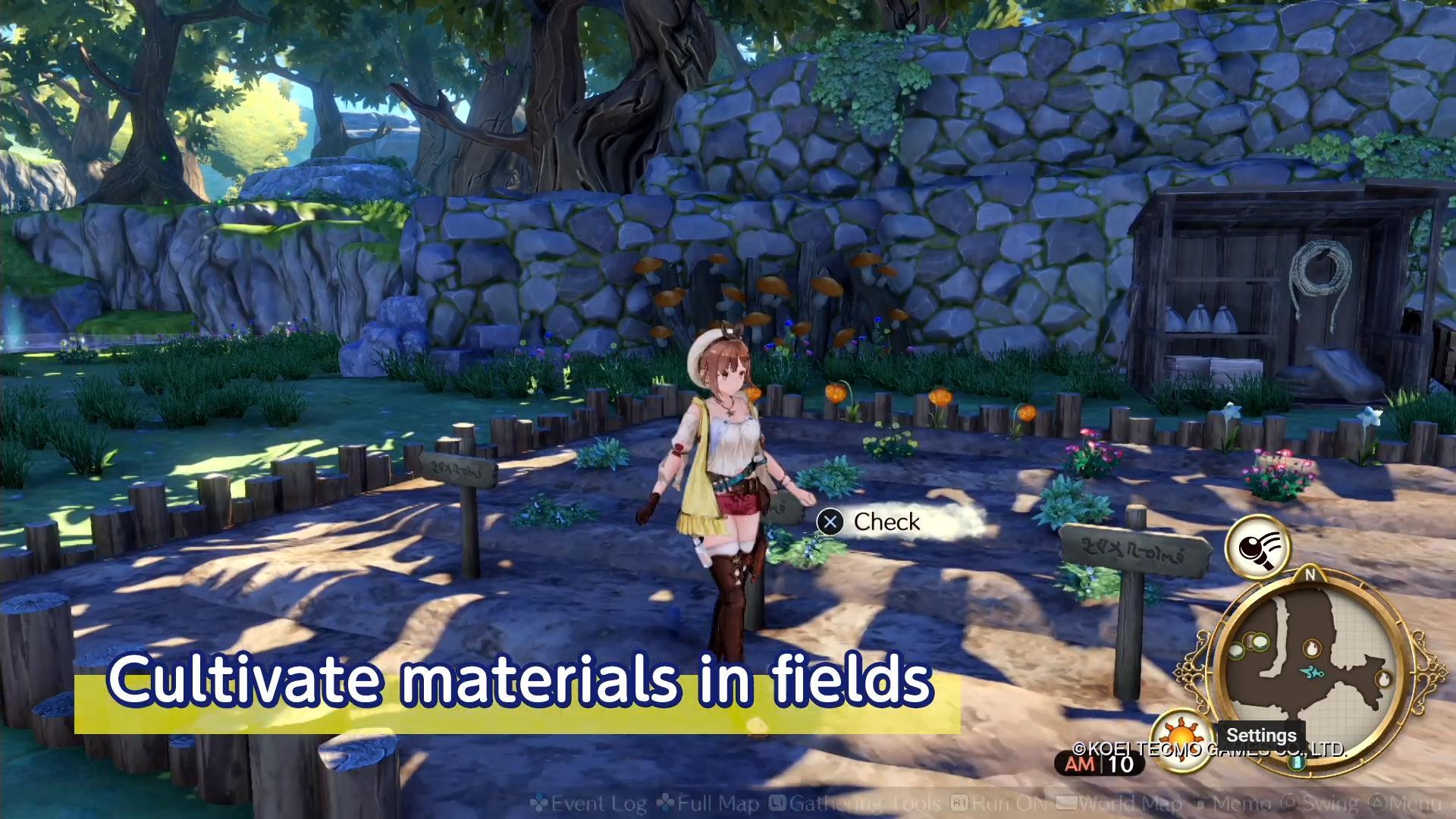1456x819 pixels.
Task: Click the AM 10 time display
Action: pos(1098,763)
